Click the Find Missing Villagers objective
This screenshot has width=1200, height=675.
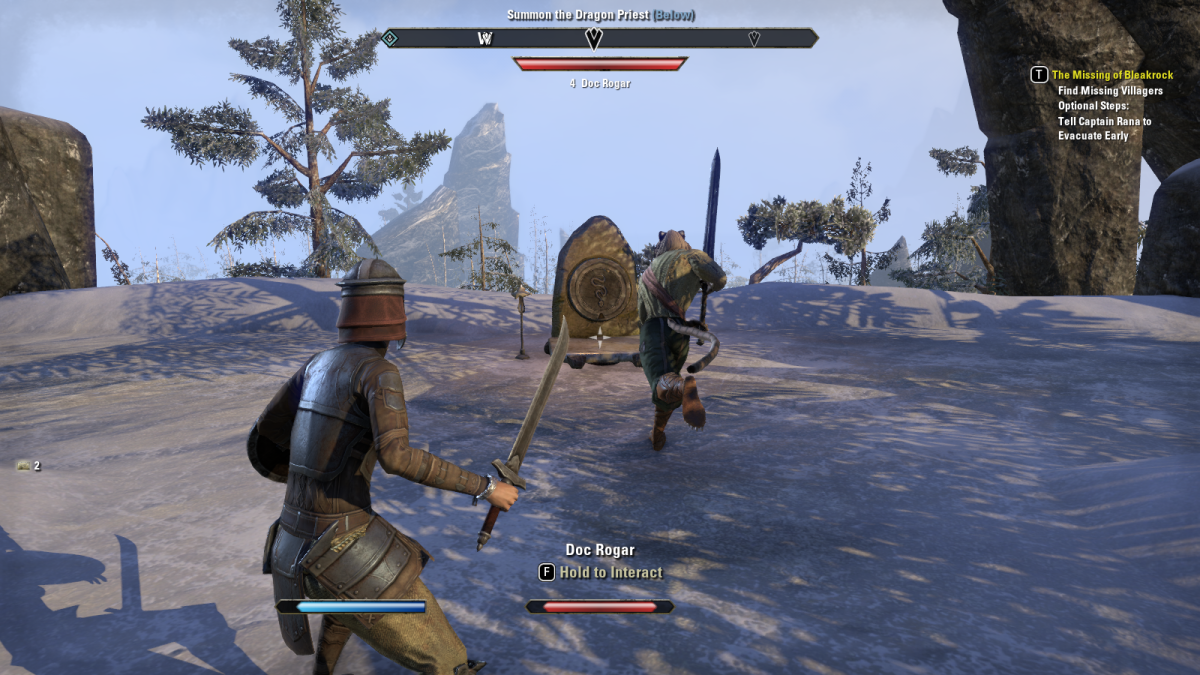[x=1110, y=91]
